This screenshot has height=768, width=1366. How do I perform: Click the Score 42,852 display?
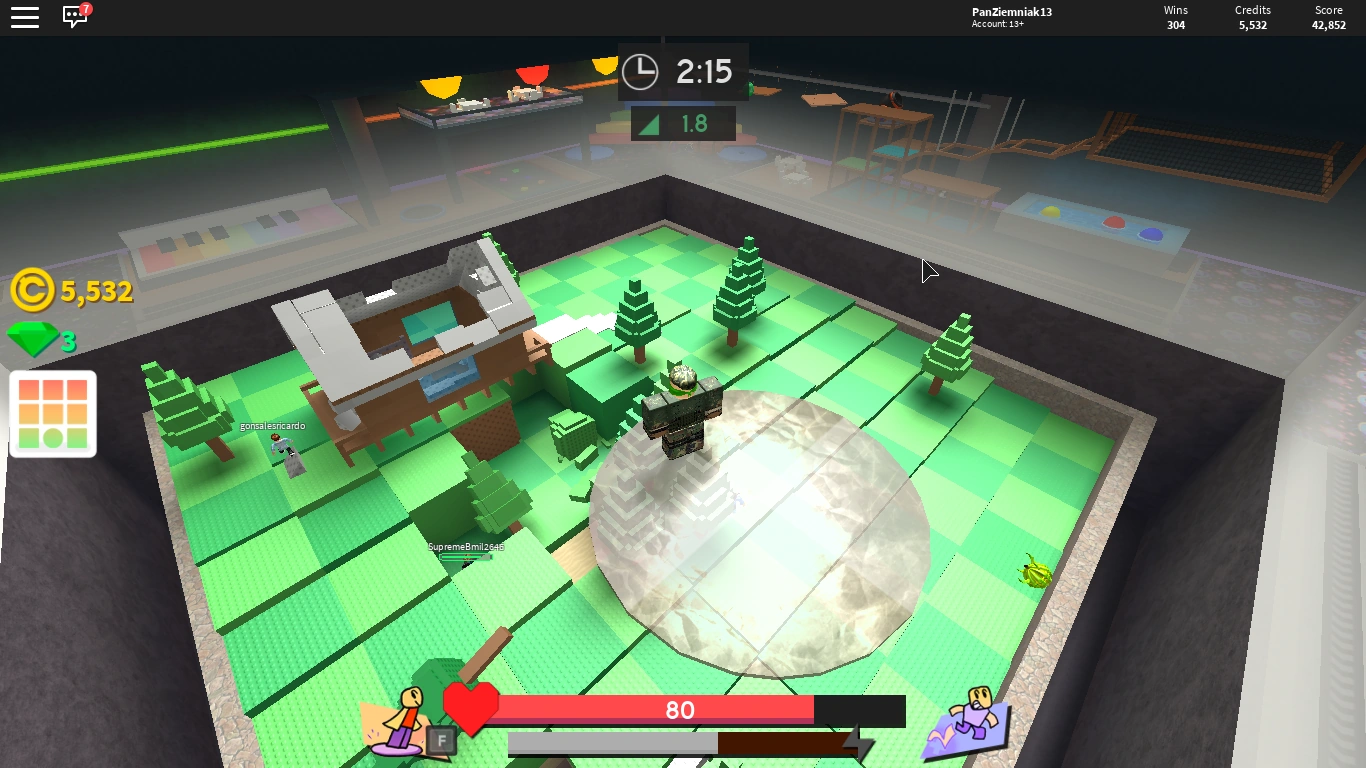tap(1328, 15)
